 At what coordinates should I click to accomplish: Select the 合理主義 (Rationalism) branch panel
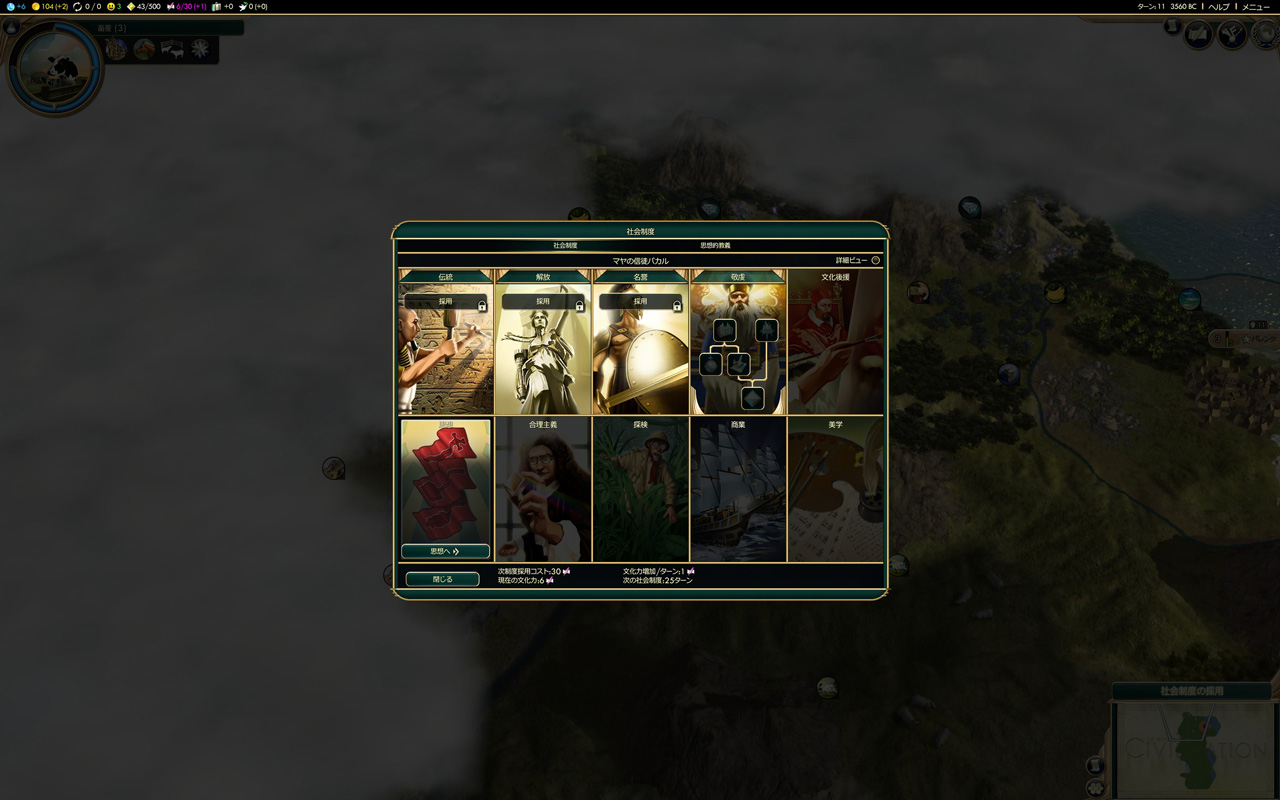pos(543,490)
